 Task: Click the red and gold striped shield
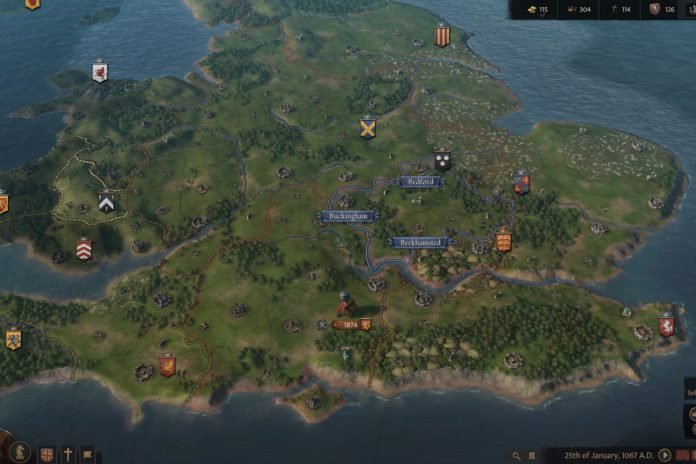(x=441, y=36)
